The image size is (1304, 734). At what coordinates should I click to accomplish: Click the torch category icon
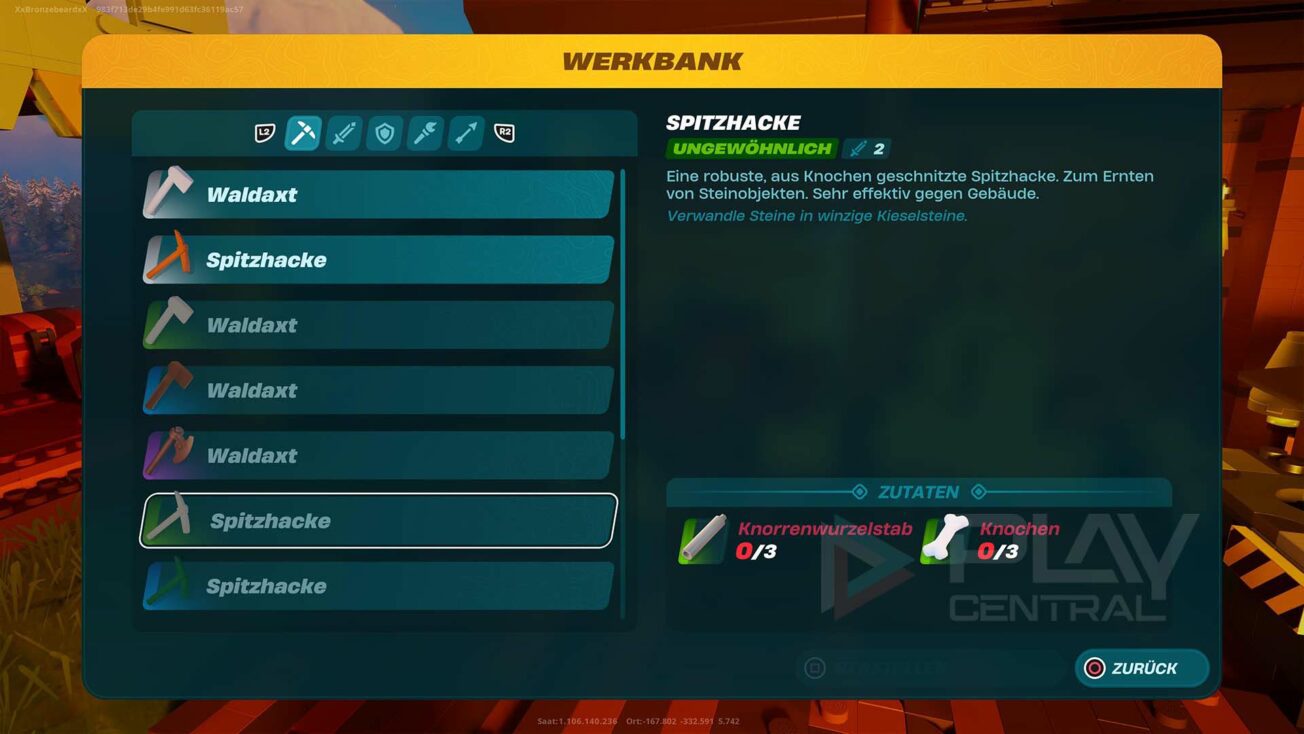(423, 134)
